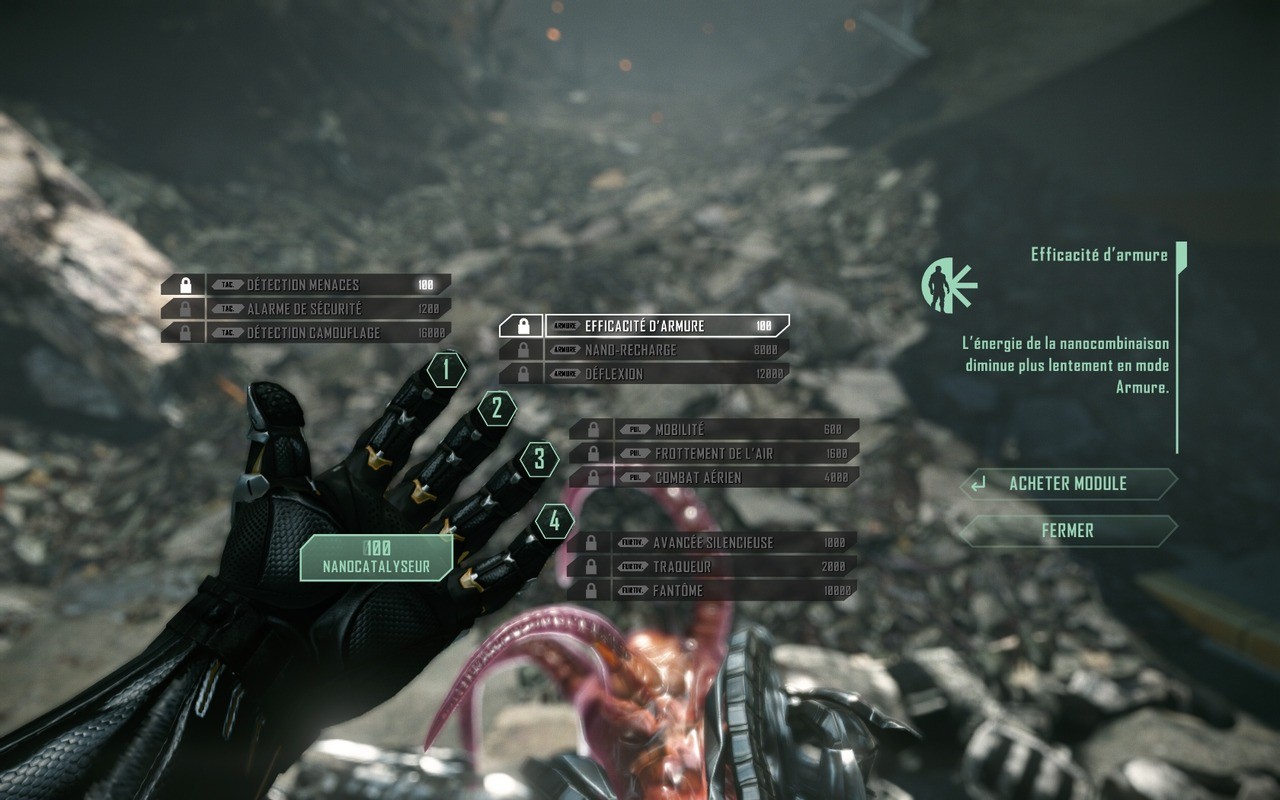Choose the hexagon finger slot 3
This screenshot has height=800, width=1280.
click(x=539, y=460)
